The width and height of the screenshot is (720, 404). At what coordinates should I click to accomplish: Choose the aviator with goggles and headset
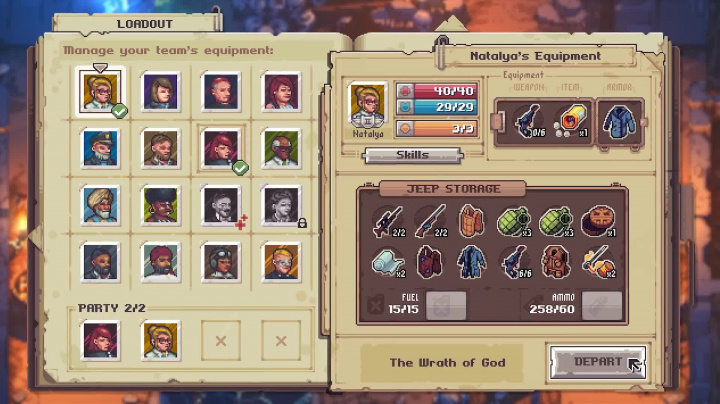(221, 260)
